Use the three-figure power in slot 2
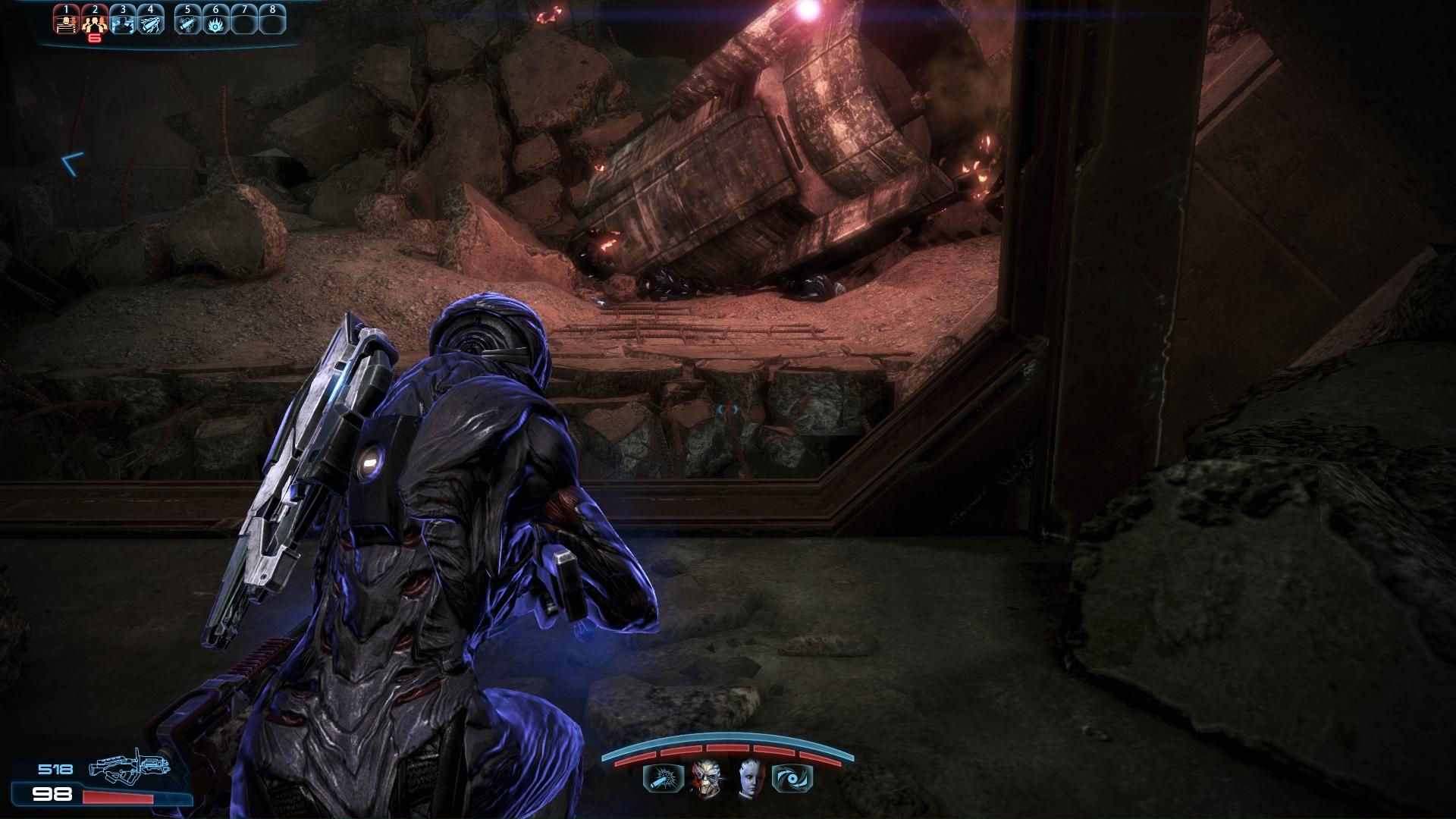The width and height of the screenshot is (1456, 819). click(94, 23)
